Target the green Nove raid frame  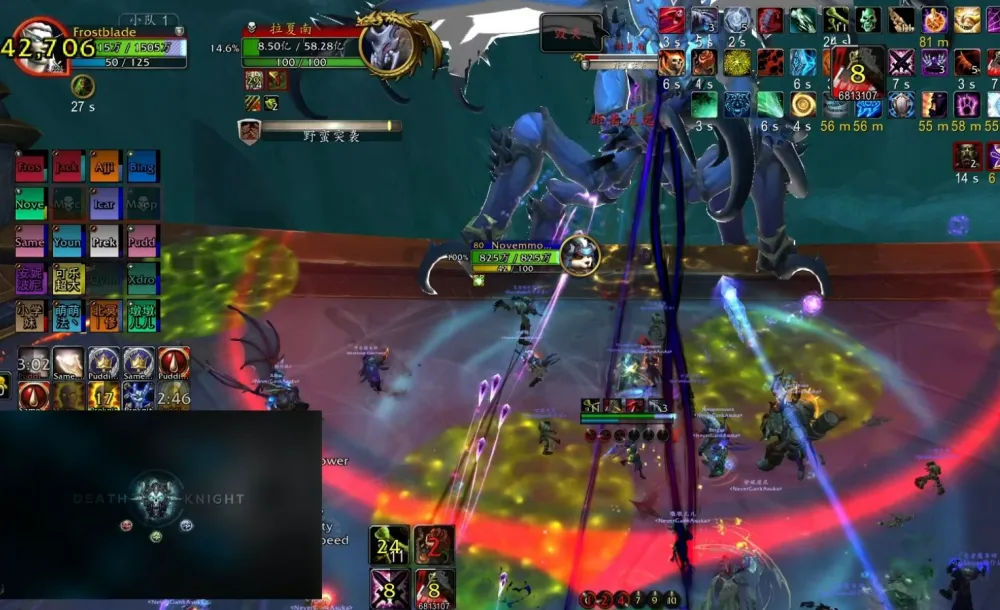tap(30, 204)
